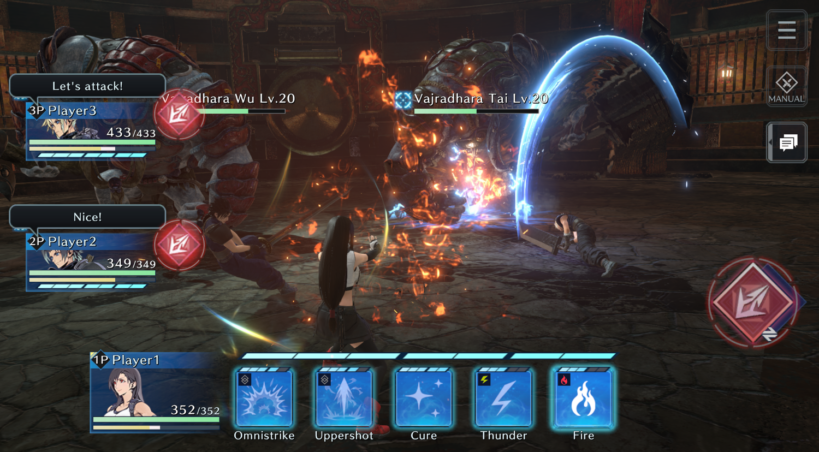Select Player3's party status panel
The width and height of the screenshot is (819, 452).
91,130
